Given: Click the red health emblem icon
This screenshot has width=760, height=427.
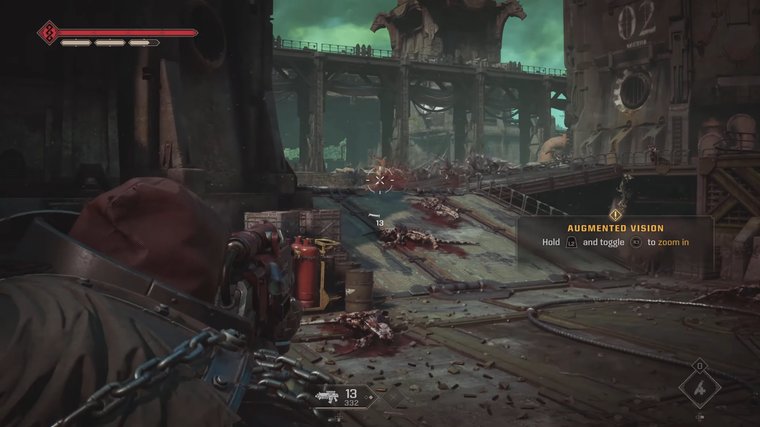Looking at the screenshot, I should coord(45,34).
